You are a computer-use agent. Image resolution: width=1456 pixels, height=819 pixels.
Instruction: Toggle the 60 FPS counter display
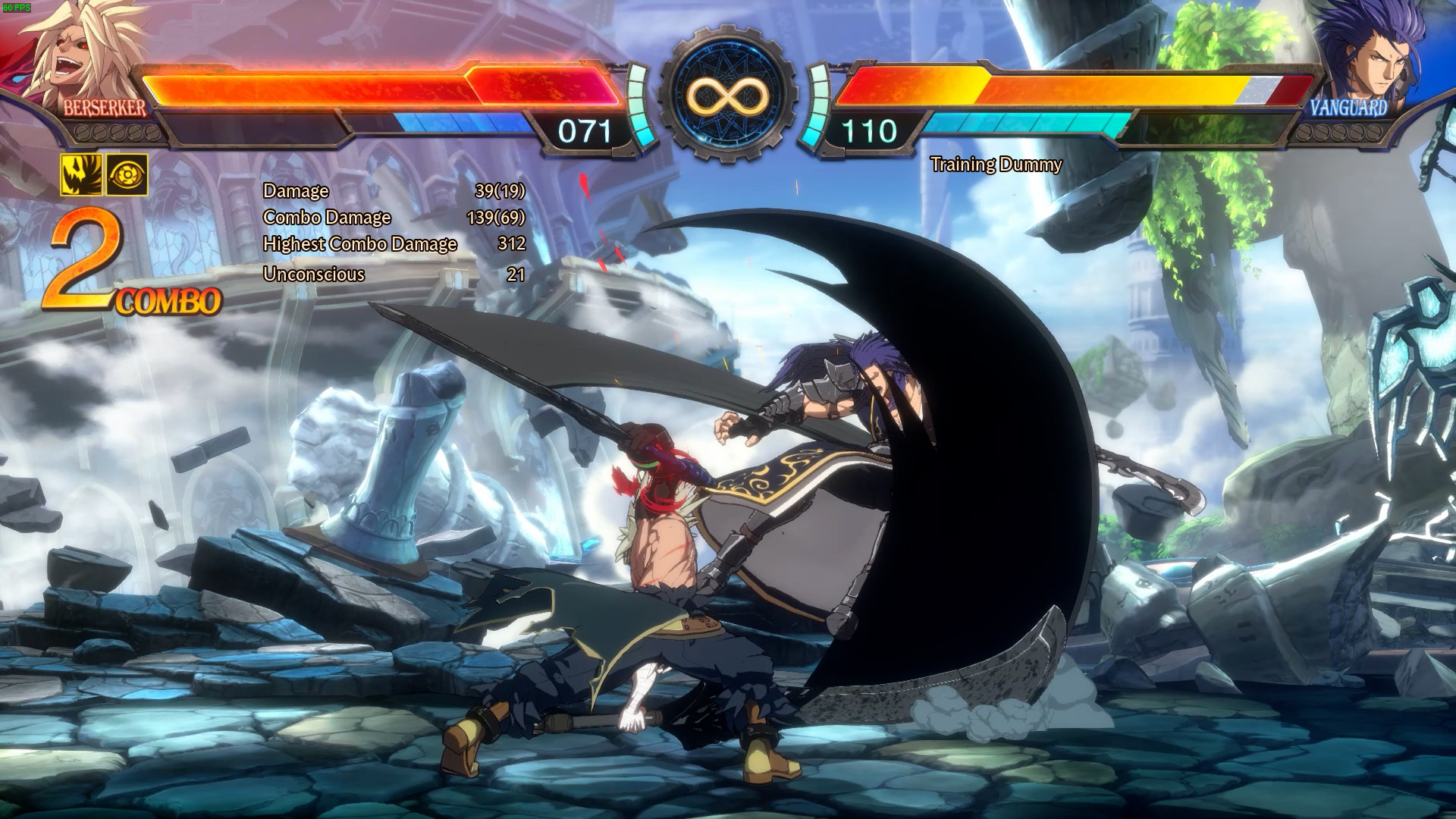coord(15,5)
